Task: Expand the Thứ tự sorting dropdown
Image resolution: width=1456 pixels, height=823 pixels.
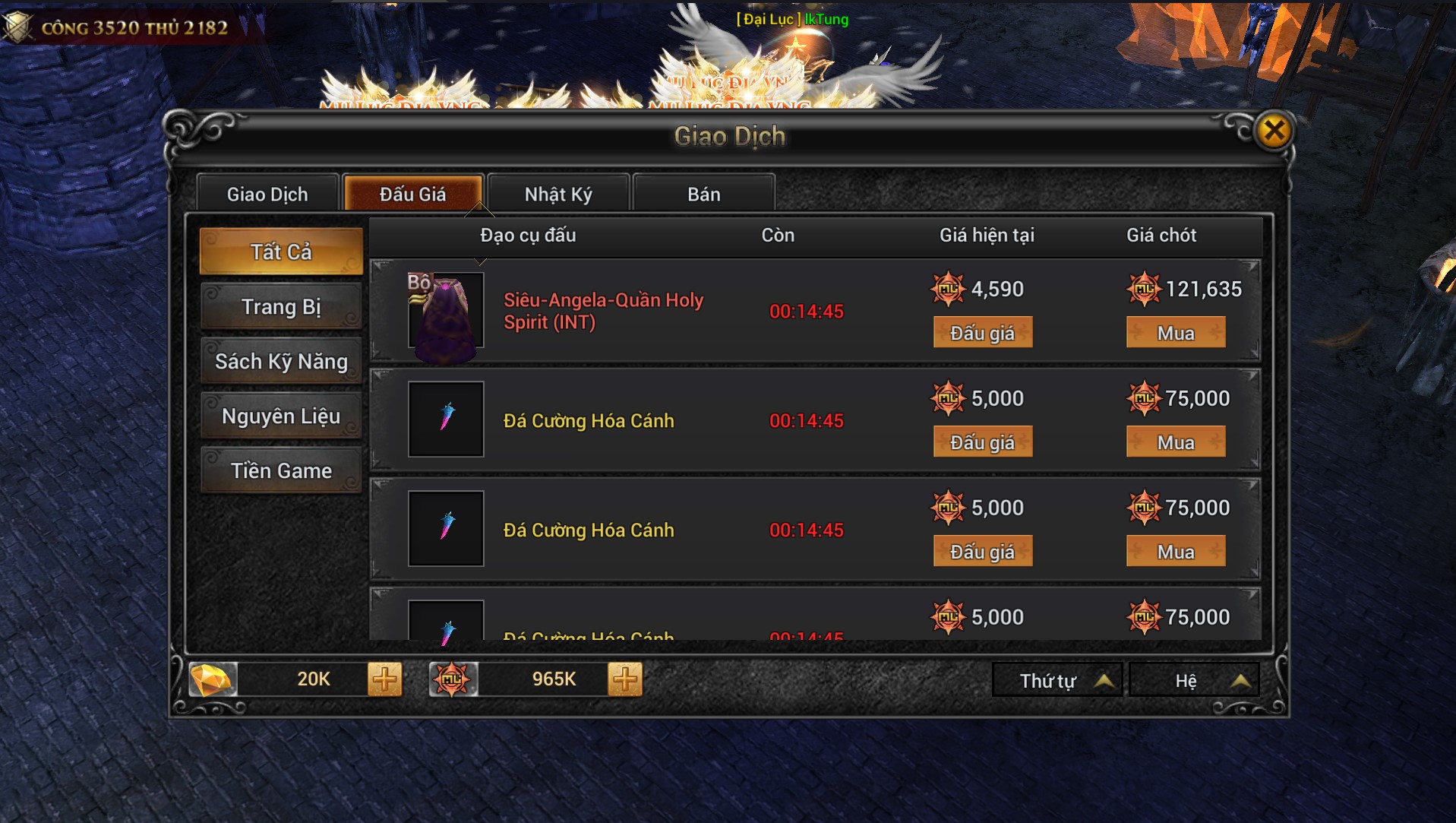Action: pyautogui.click(x=1056, y=679)
